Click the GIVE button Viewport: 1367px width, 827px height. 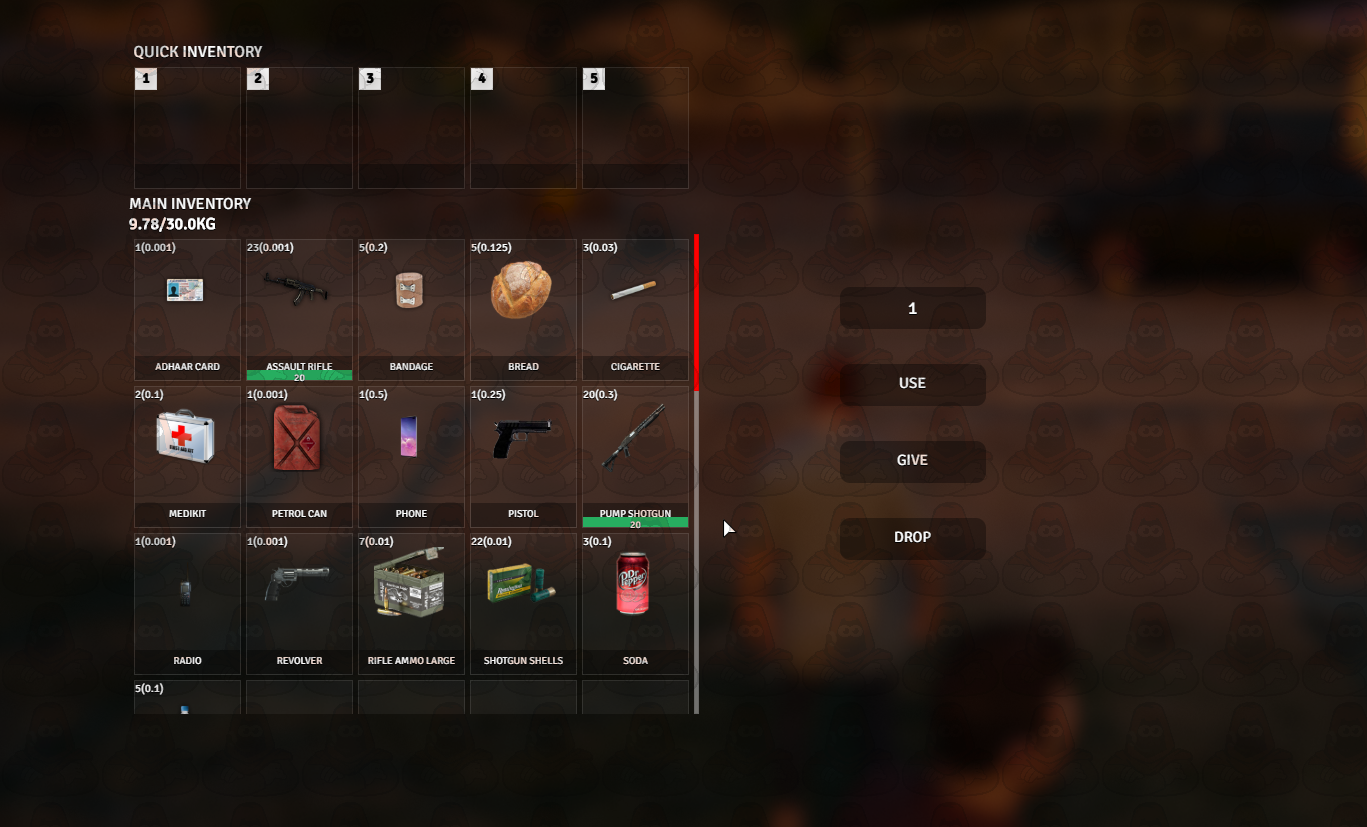click(912, 461)
